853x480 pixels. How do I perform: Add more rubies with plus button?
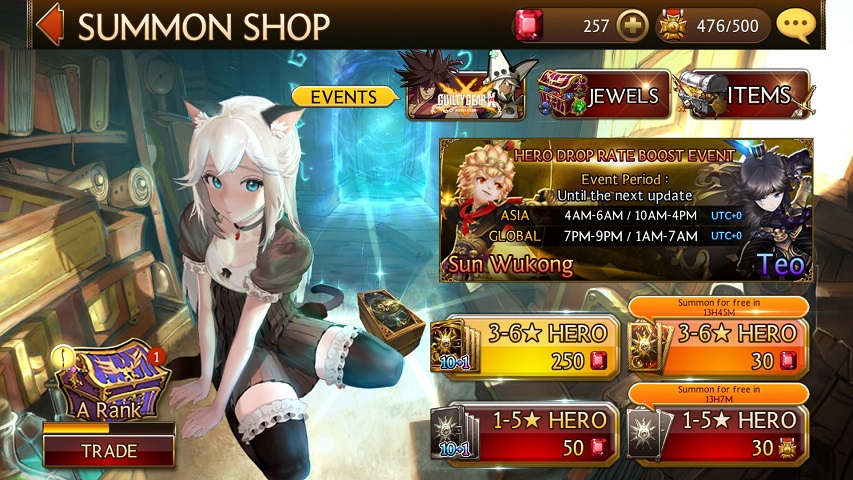pos(632,26)
